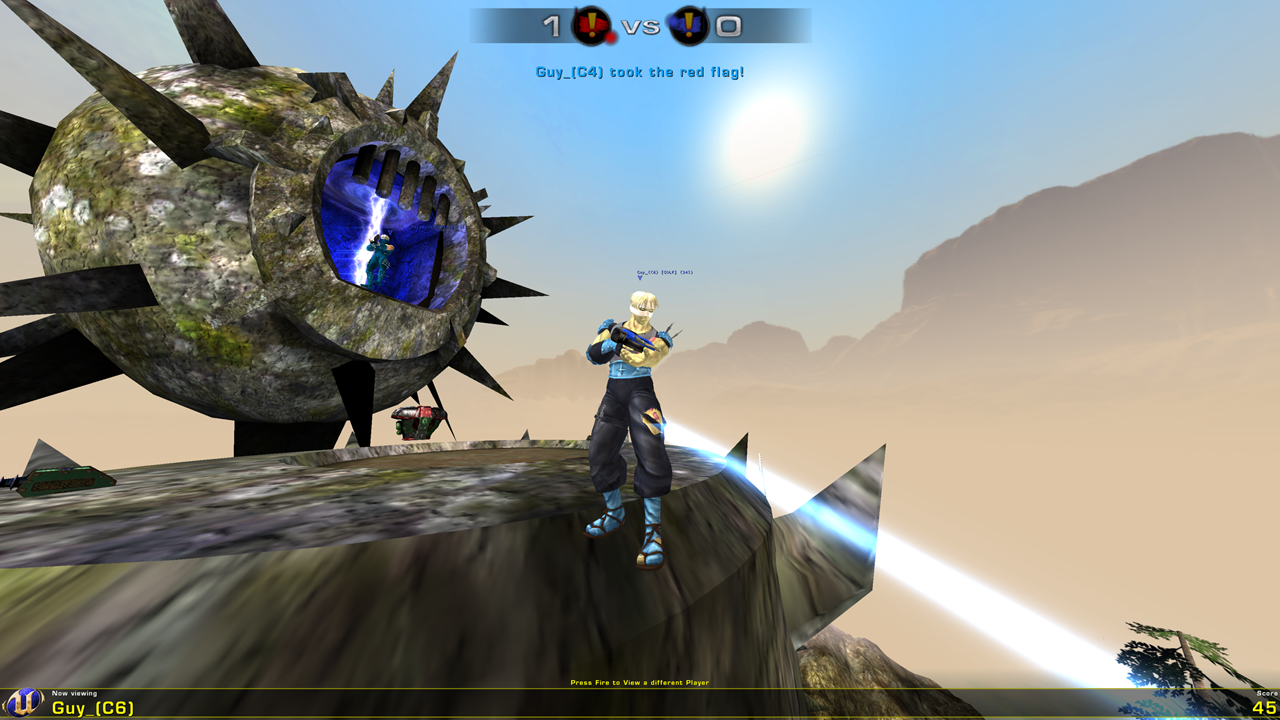Expand the Score readout showing 45
This screenshot has height=720, width=1280.
[1262, 707]
